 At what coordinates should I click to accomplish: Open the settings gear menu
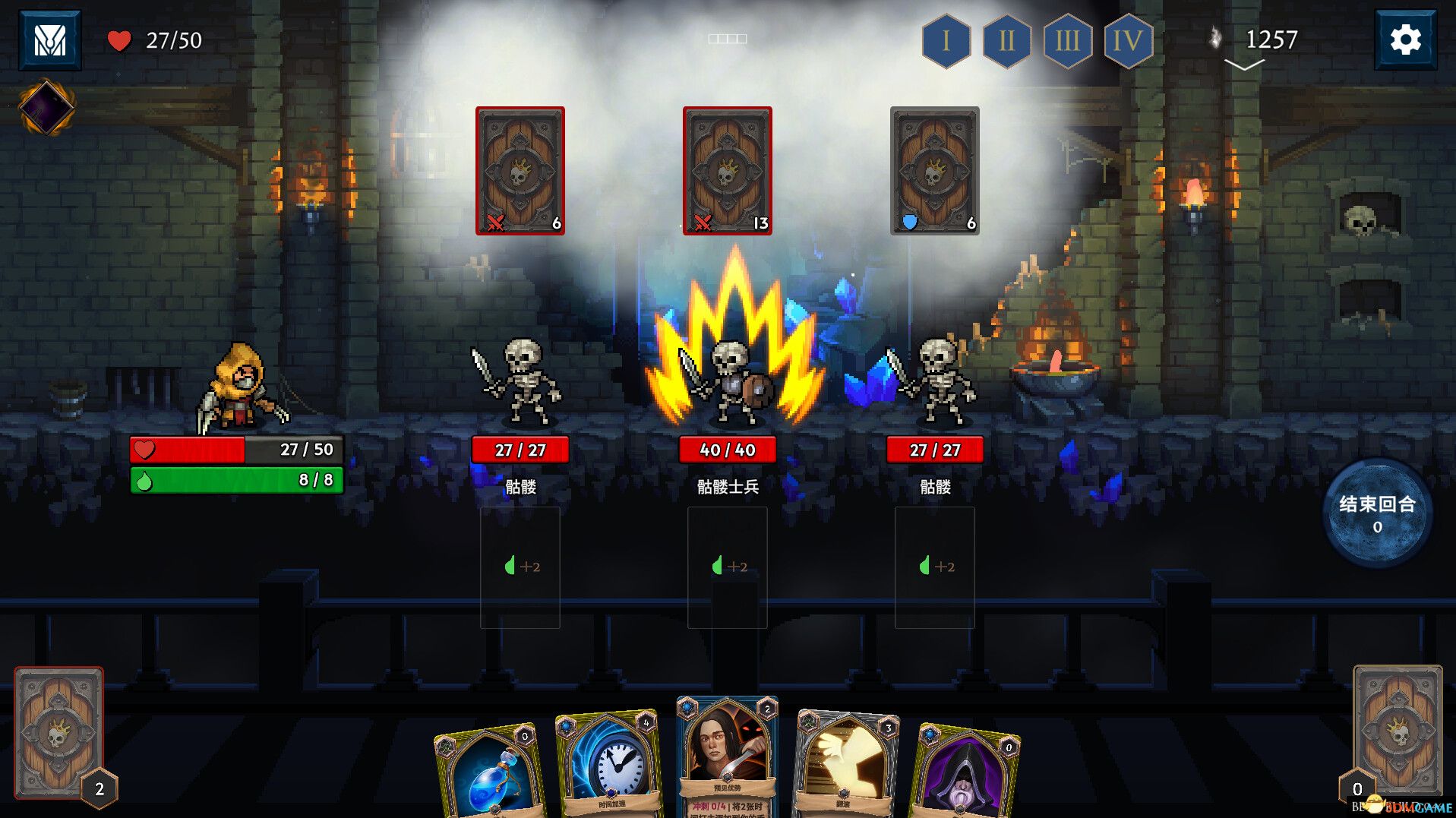[1404, 39]
